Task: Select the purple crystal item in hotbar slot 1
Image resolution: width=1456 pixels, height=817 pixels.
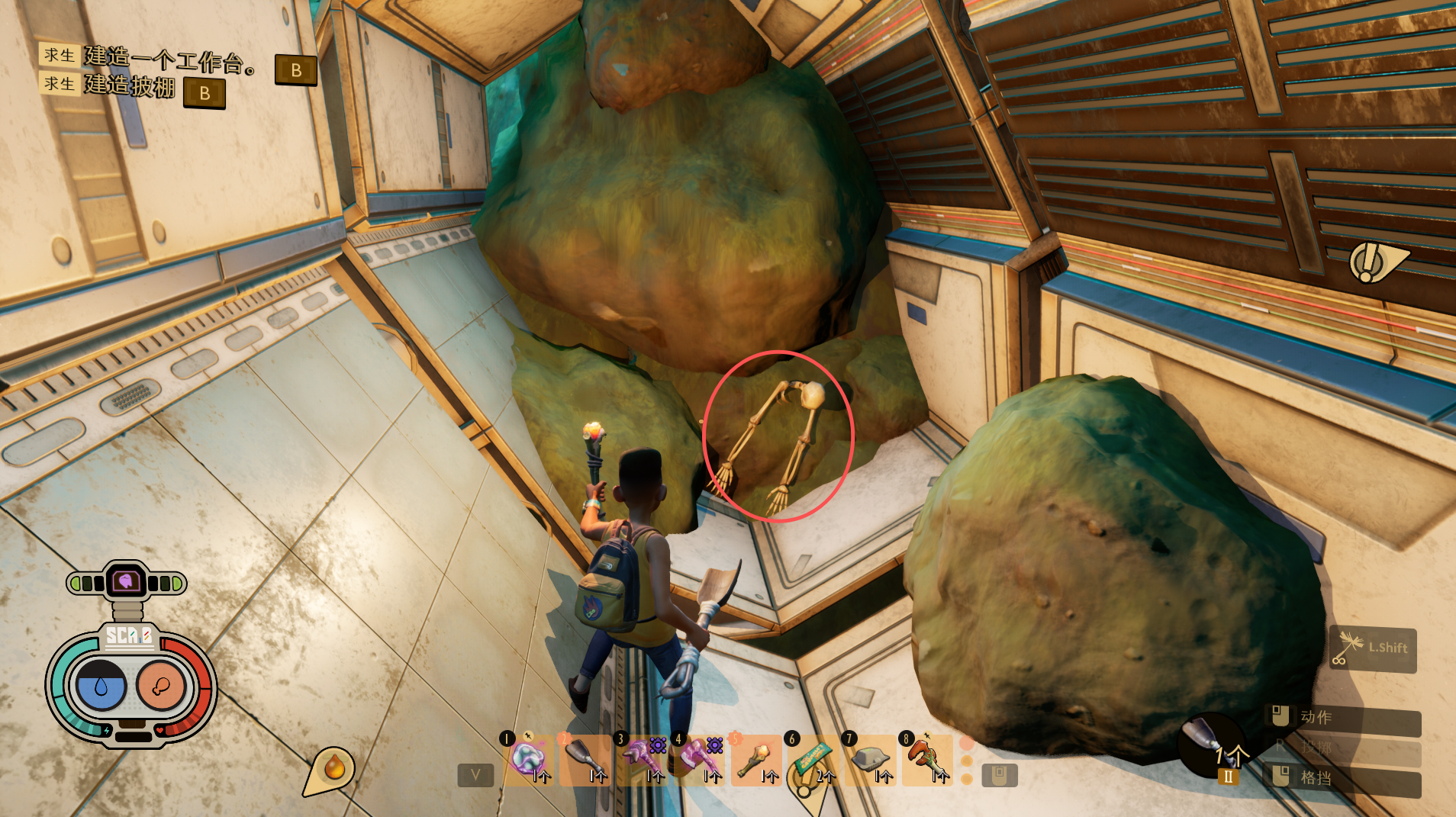Action: coord(529,758)
